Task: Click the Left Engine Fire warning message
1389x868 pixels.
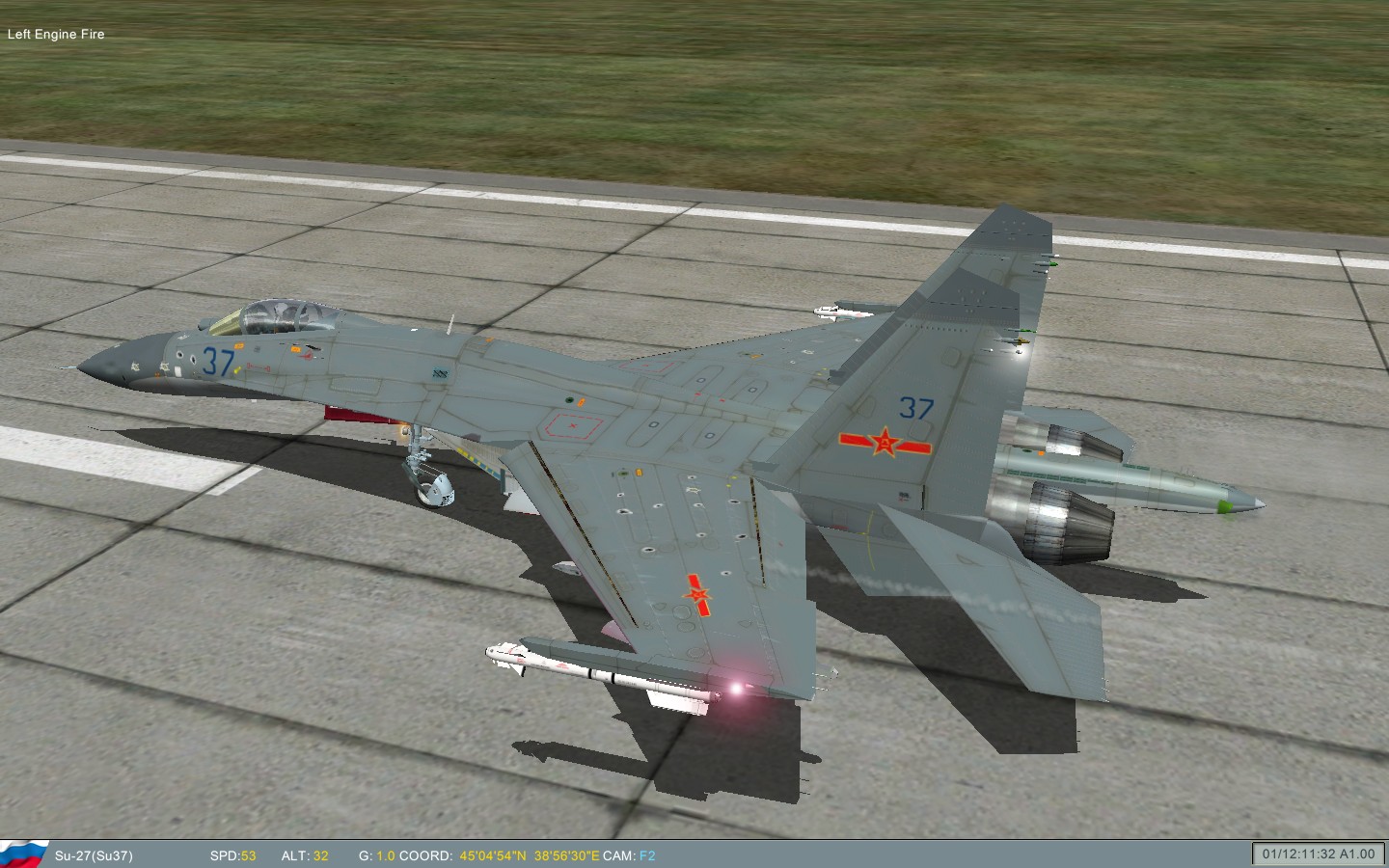Action: [x=57, y=34]
